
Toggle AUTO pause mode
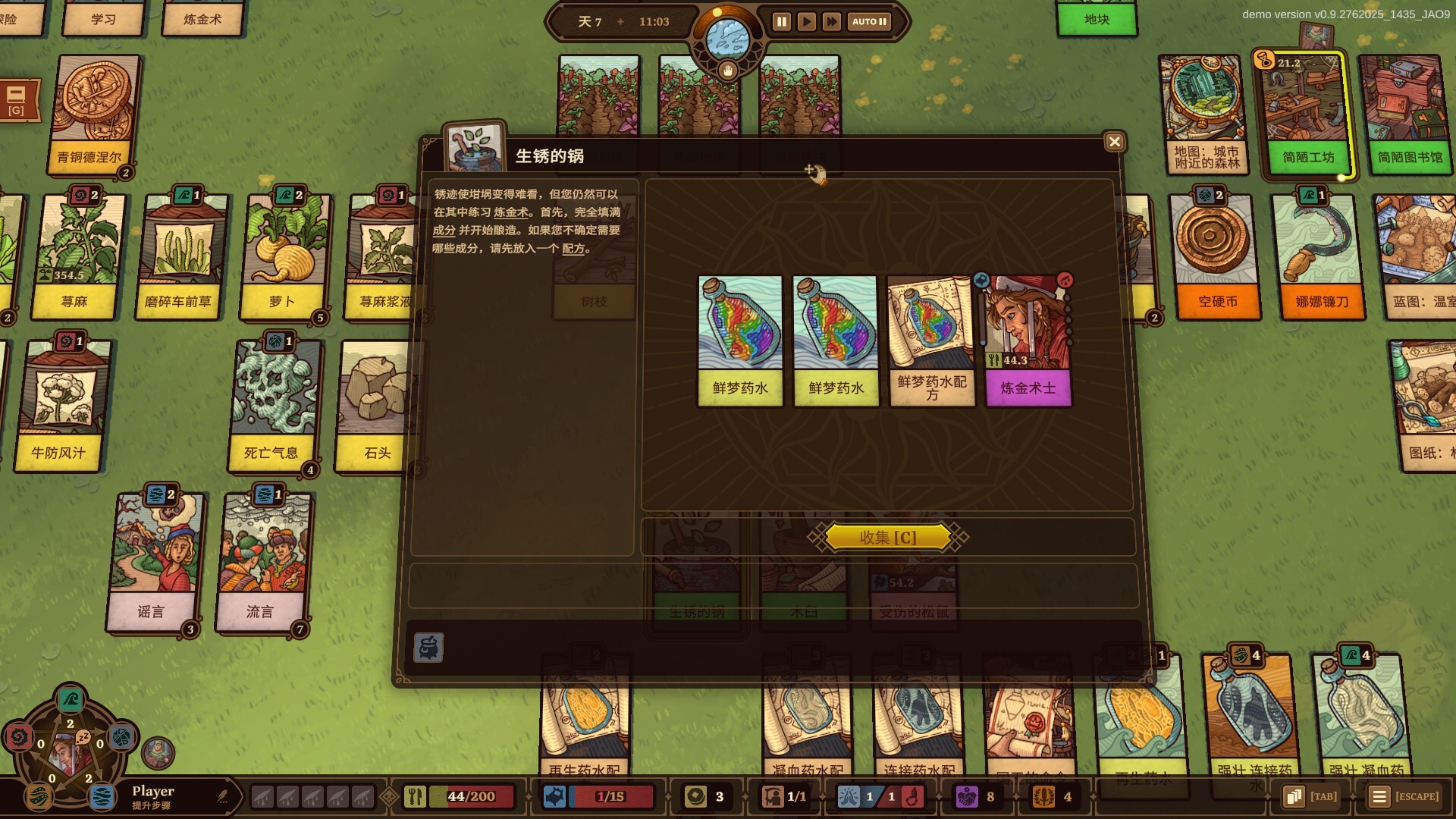pos(868,22)
